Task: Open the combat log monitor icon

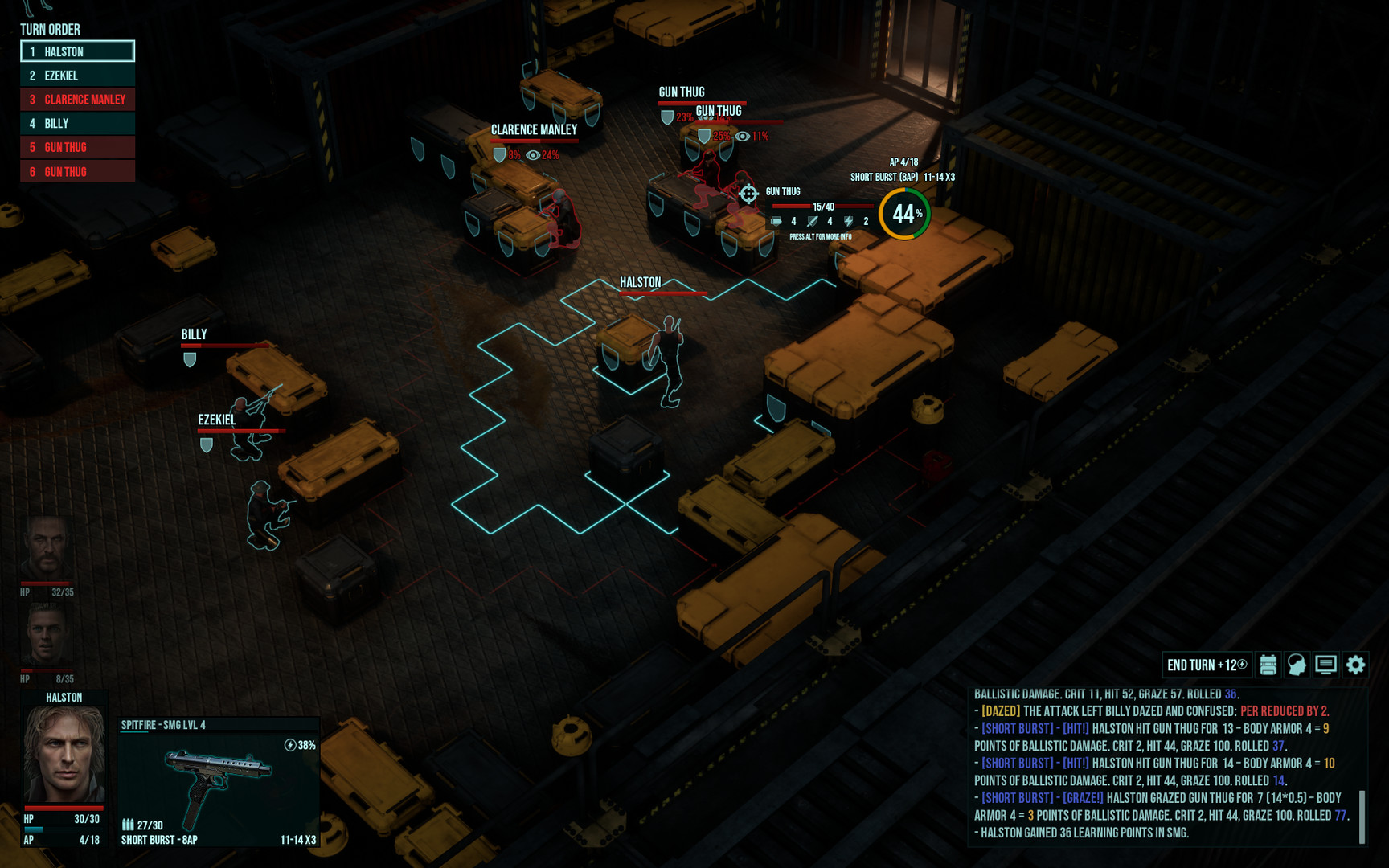Action: click(1325, 665)
